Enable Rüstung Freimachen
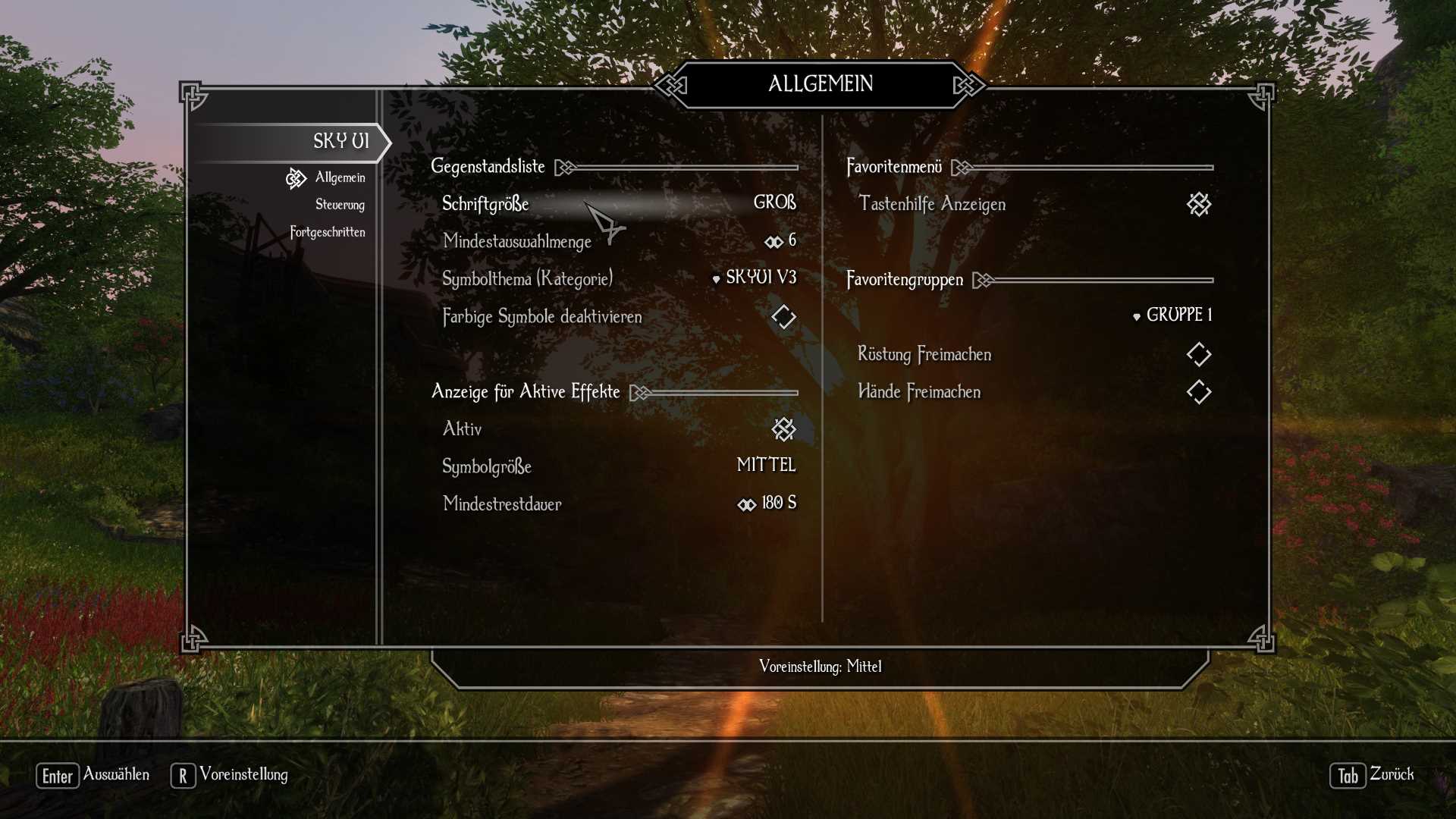 point(1199,354)
